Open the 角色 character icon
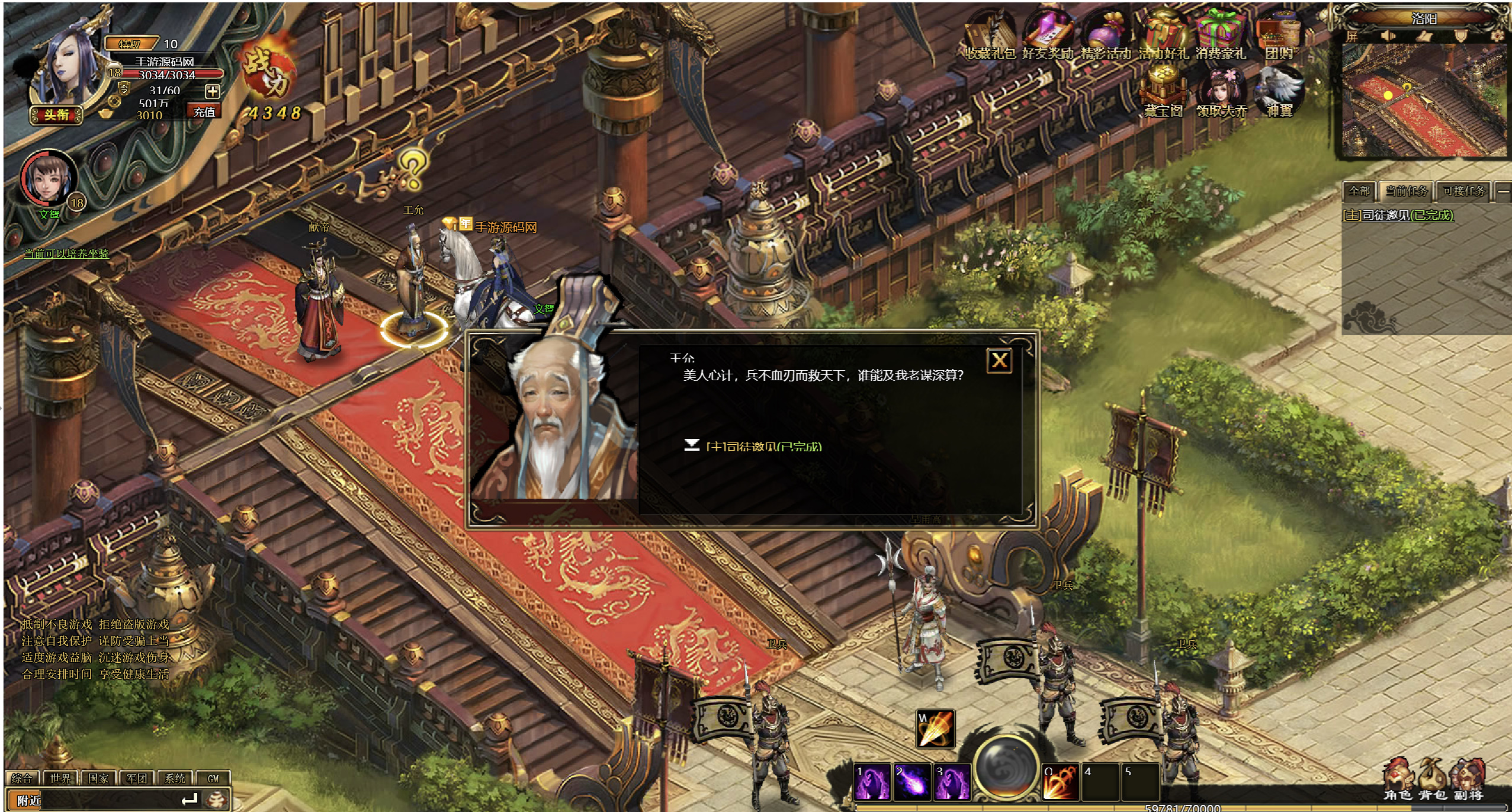 point(1397,781)
